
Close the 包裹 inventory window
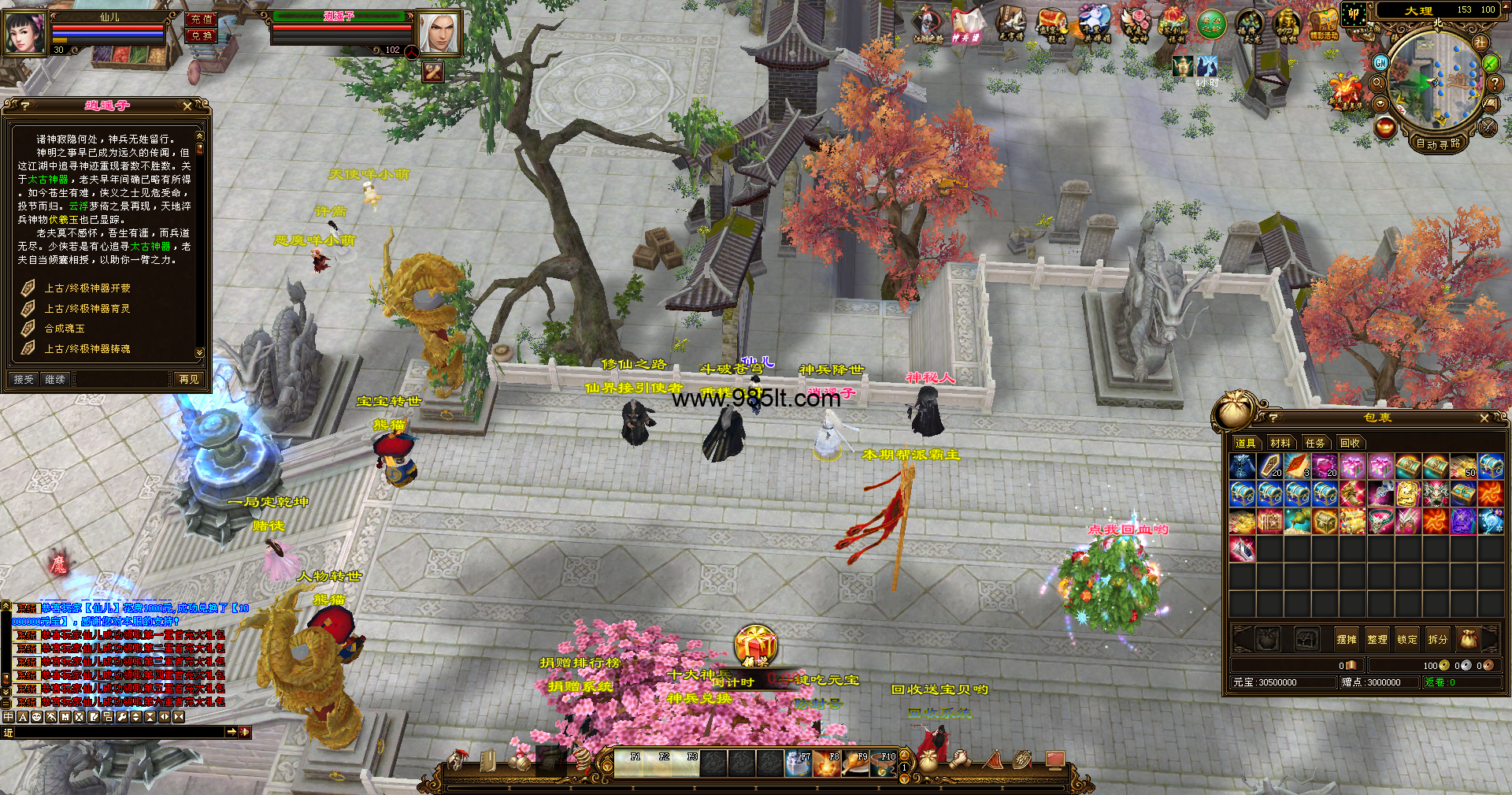(1484, 418)
